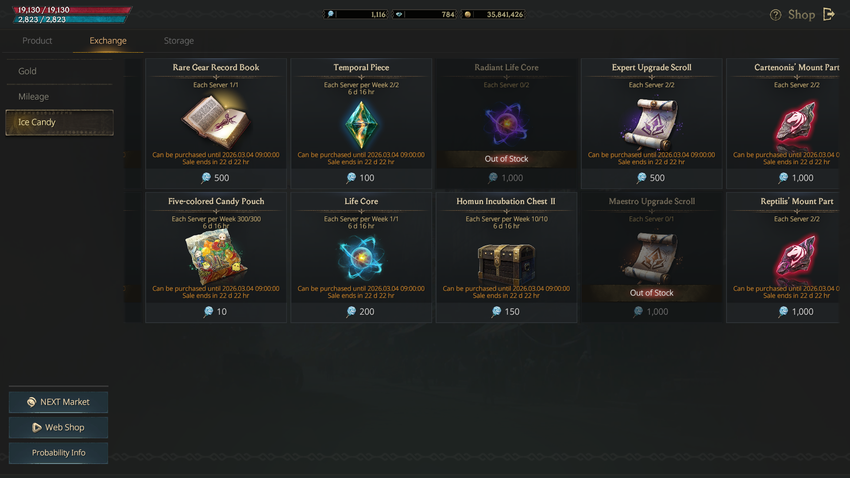Purchase the Expert Upgrade Scroll
850x478 pixels.
pyautogui.click(x=651, y=124)
